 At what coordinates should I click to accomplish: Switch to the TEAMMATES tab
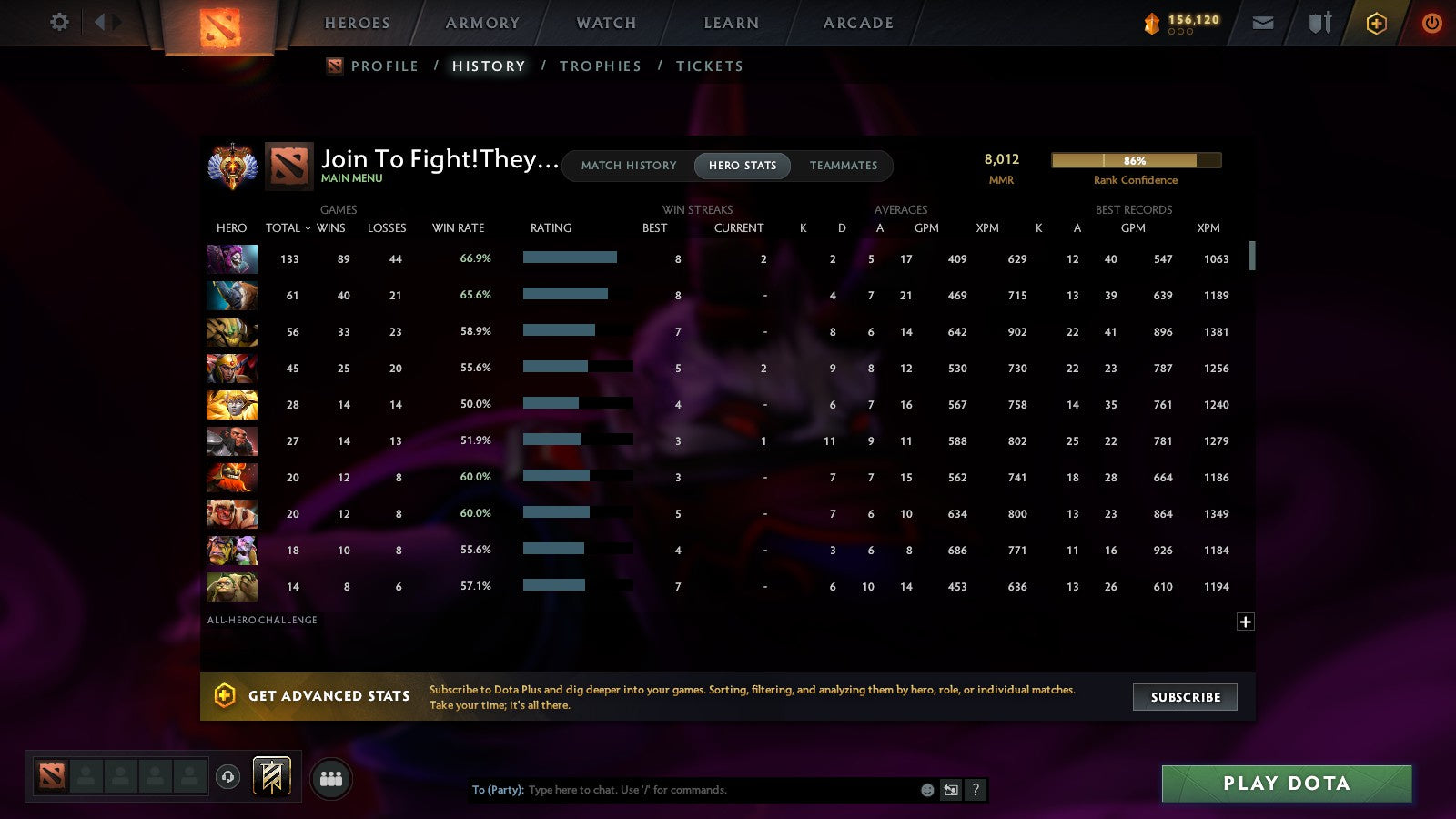click(x=844, y=166)
